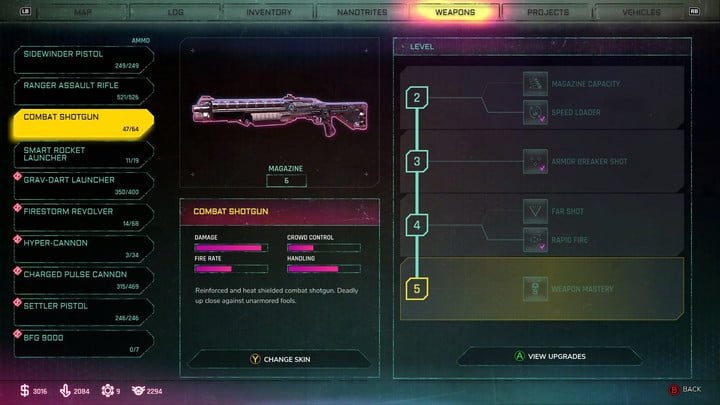Image resolution: width=720 pixels, height=405 pixels.
Task: Click the Change Skin button
Action: (x=279, y=358)
